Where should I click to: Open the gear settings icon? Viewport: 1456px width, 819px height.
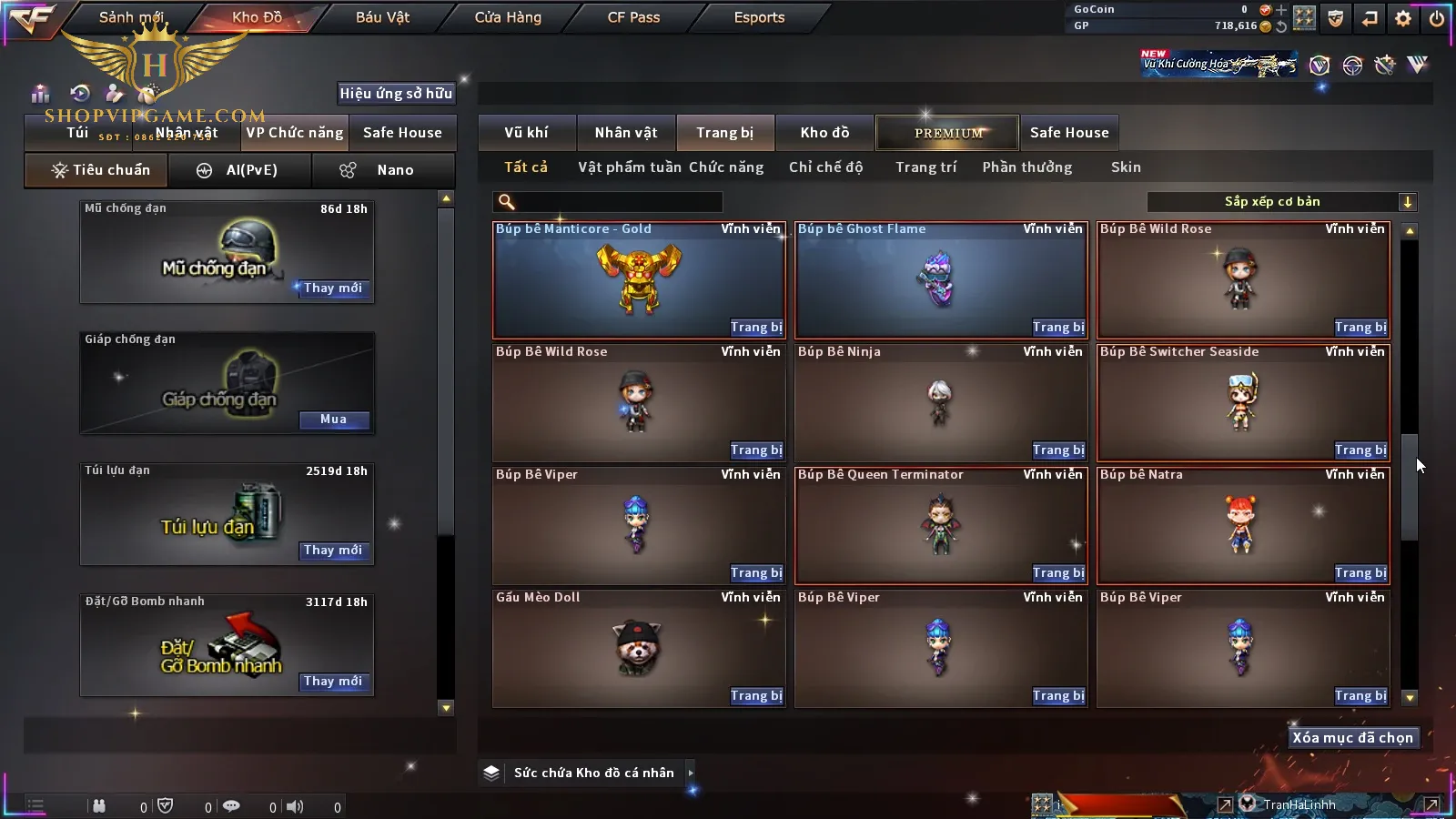click(x=1403, y=18)
